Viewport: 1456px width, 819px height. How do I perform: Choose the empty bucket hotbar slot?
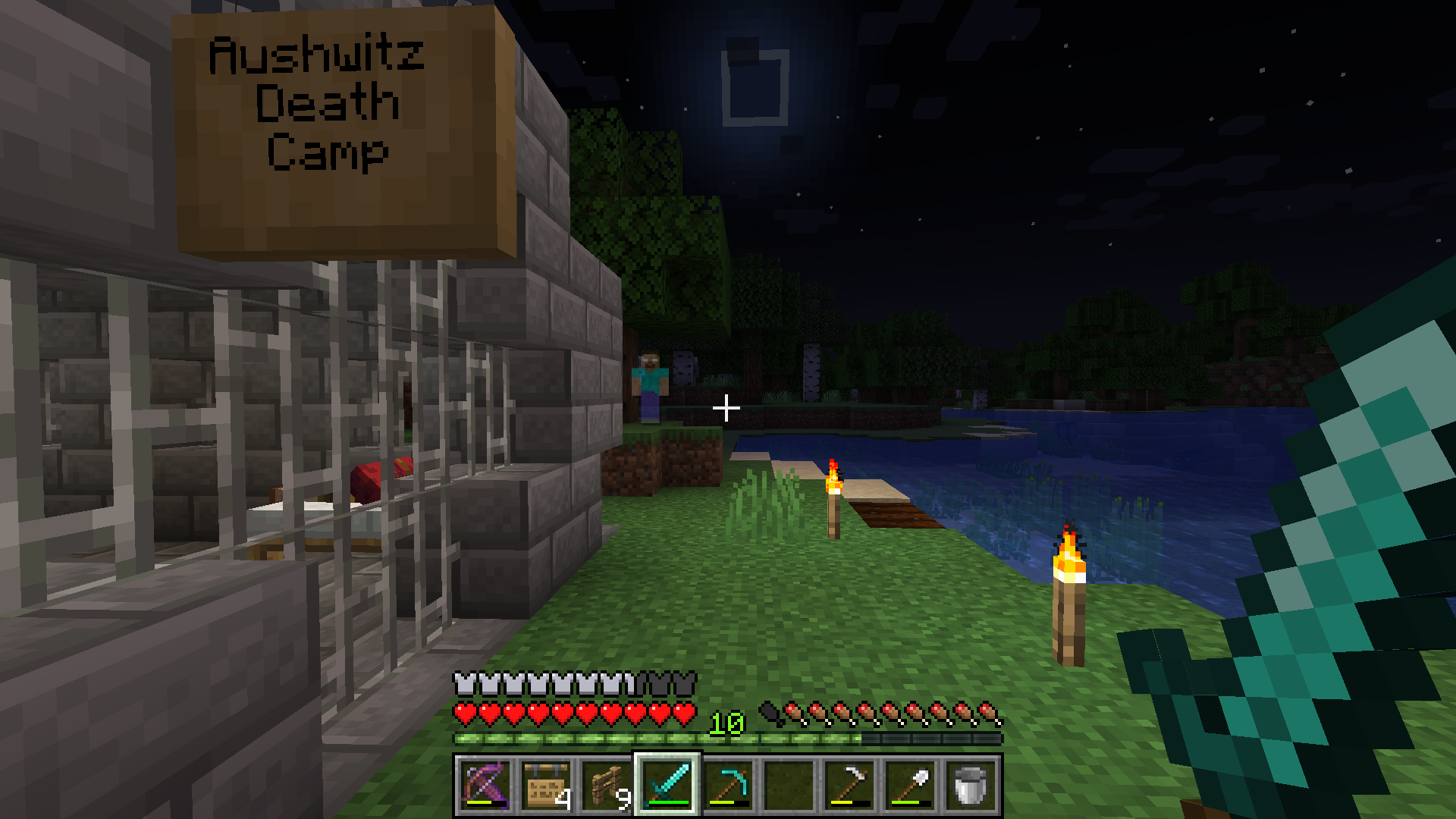[971, 785]
